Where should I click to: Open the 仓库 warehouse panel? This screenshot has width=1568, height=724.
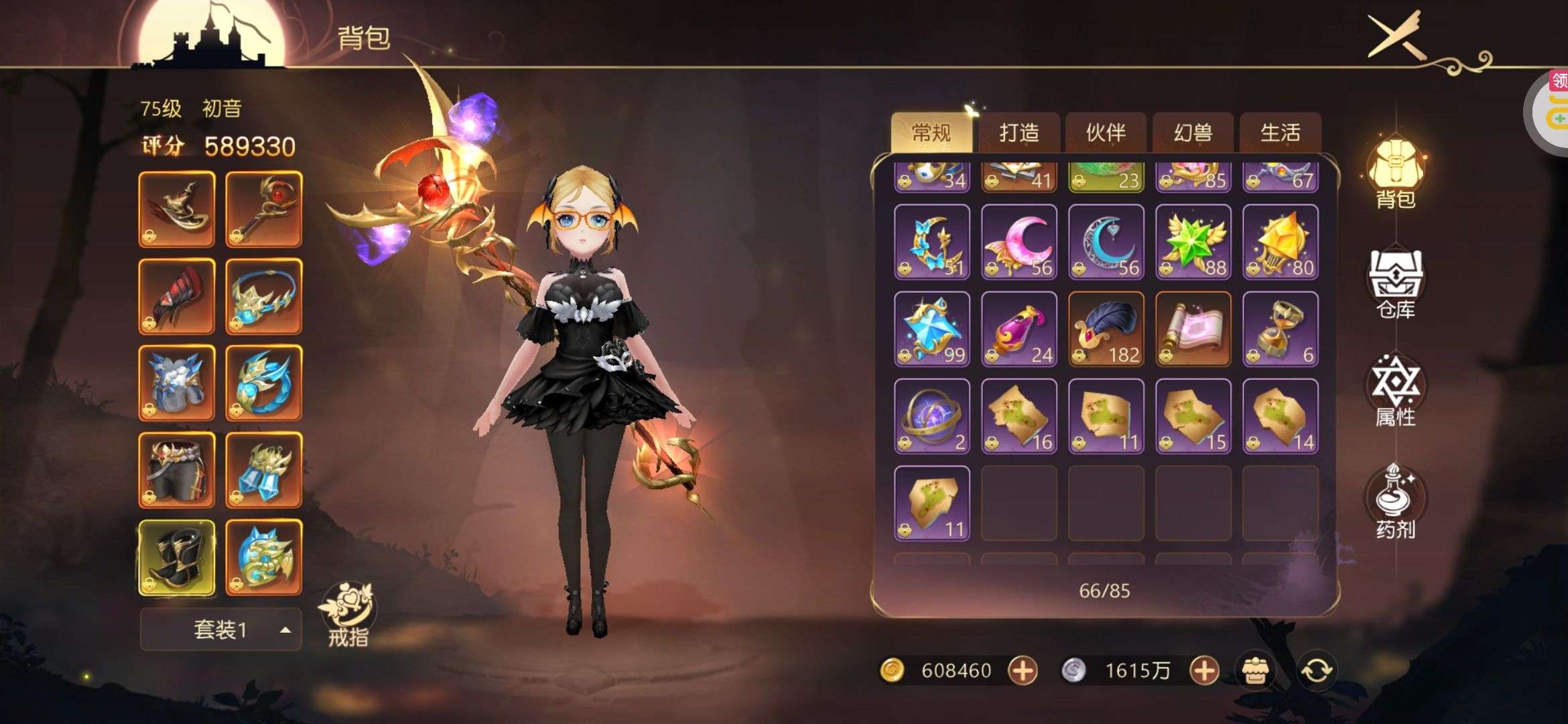coord(1396,285)
